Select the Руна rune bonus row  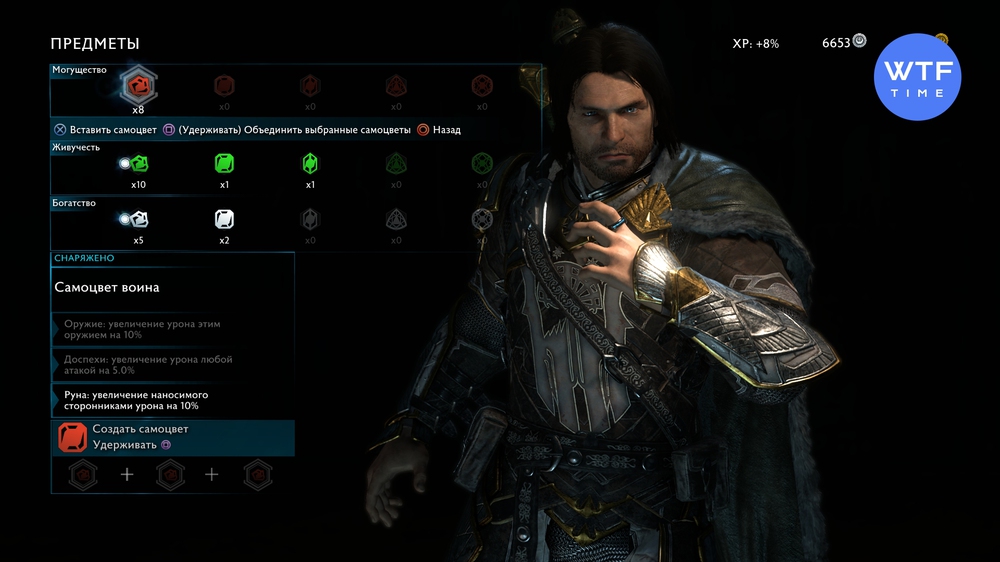(x=173, y=401)
